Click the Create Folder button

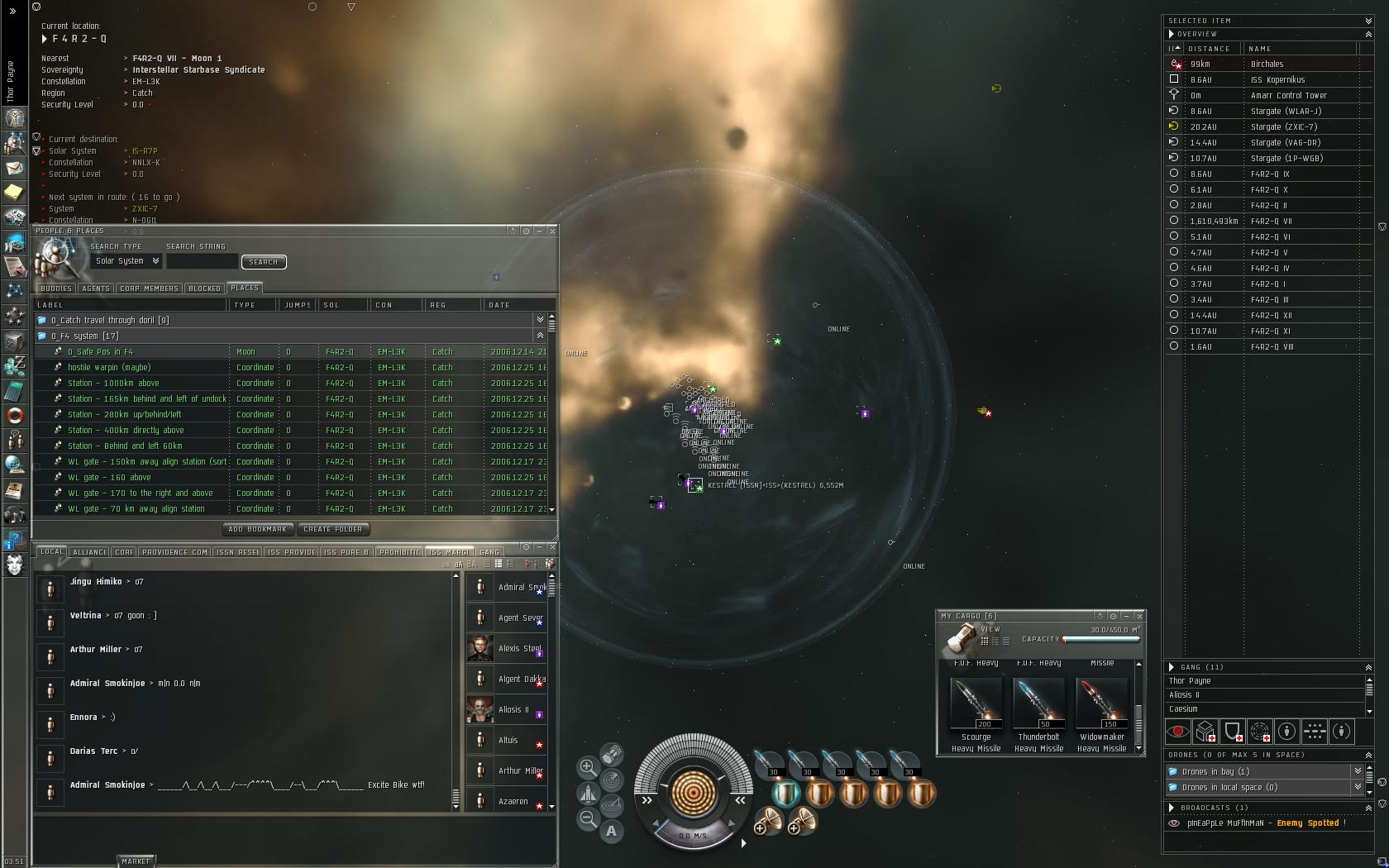pos(333,529)
